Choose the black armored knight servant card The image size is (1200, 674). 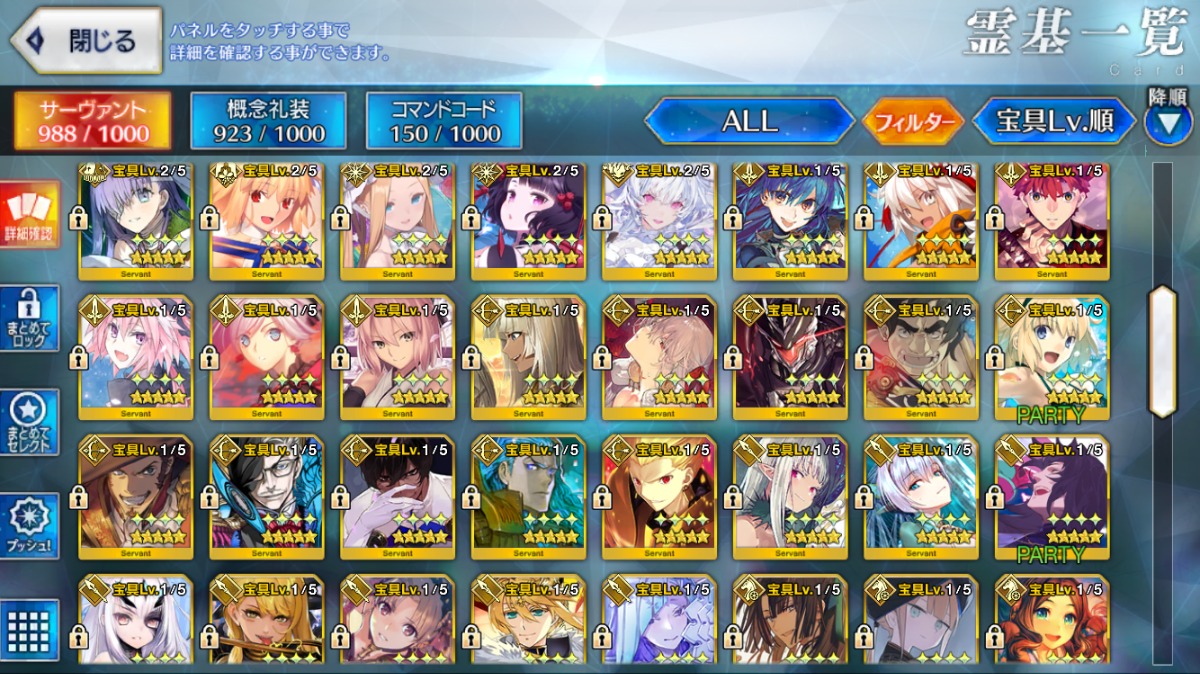(x=790, y=357)
